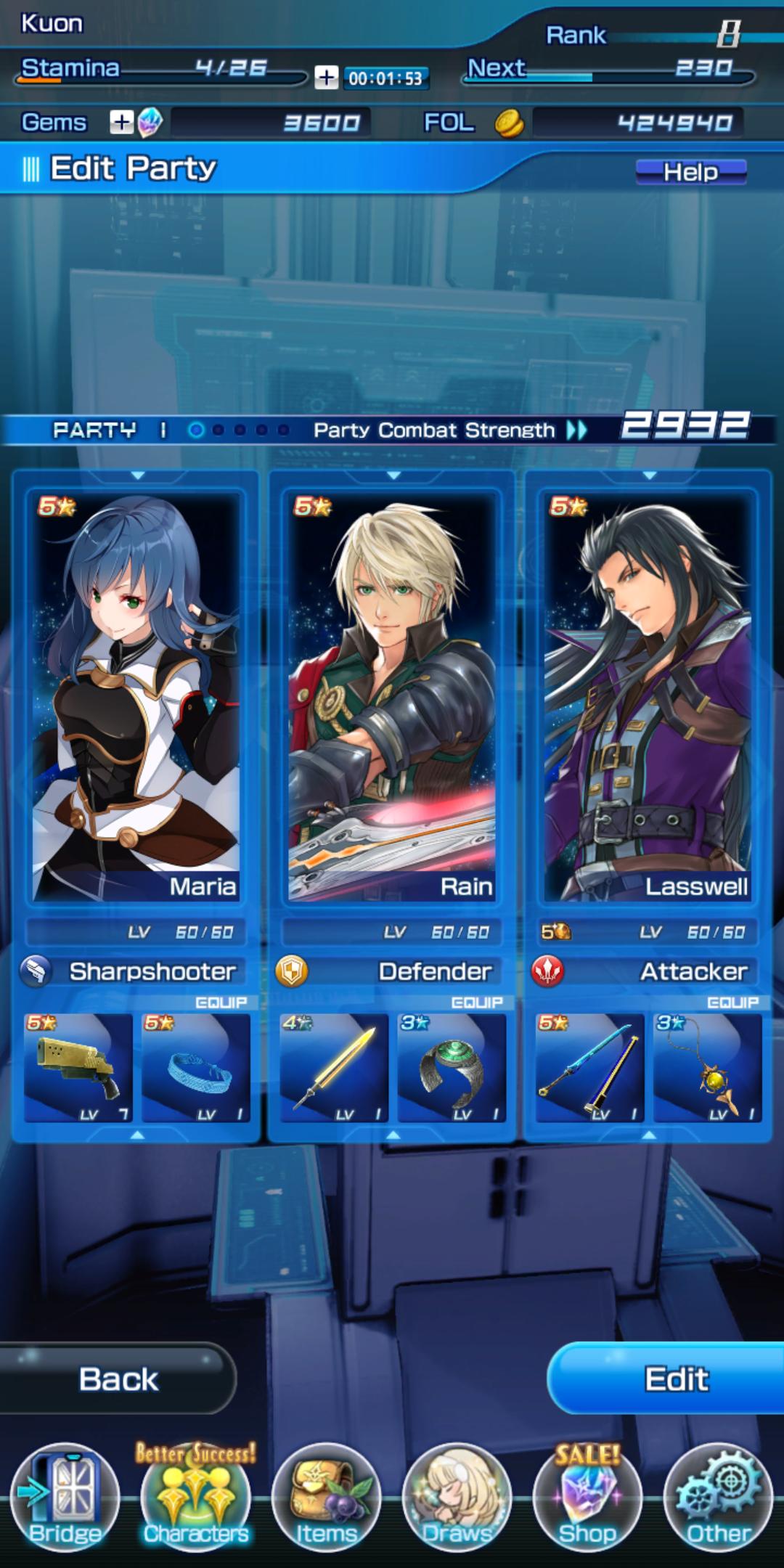Open Maria's gold gun weapon slot
The image size is (784, 1568).
78,1067
